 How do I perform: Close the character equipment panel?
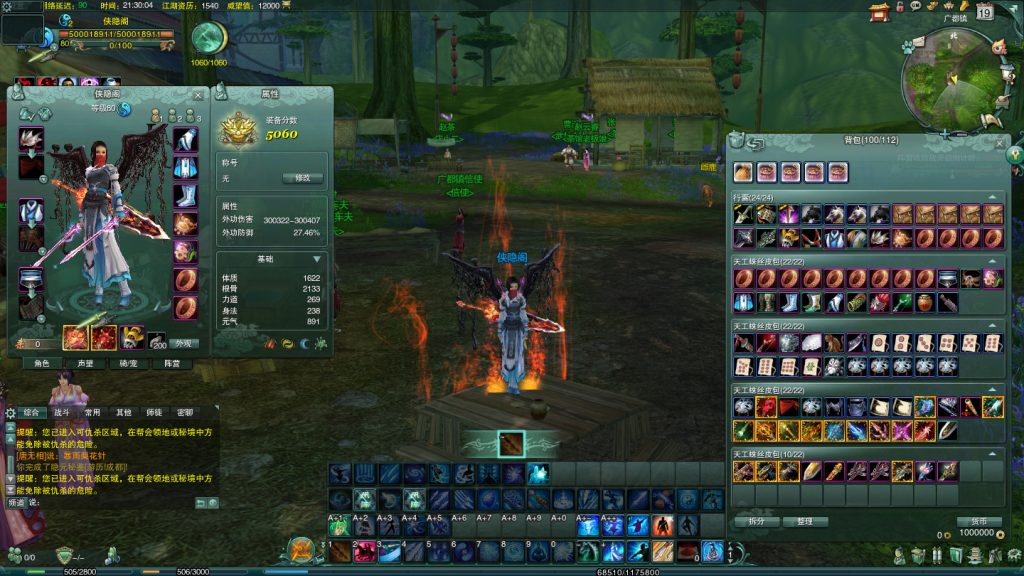coord(198,95)
